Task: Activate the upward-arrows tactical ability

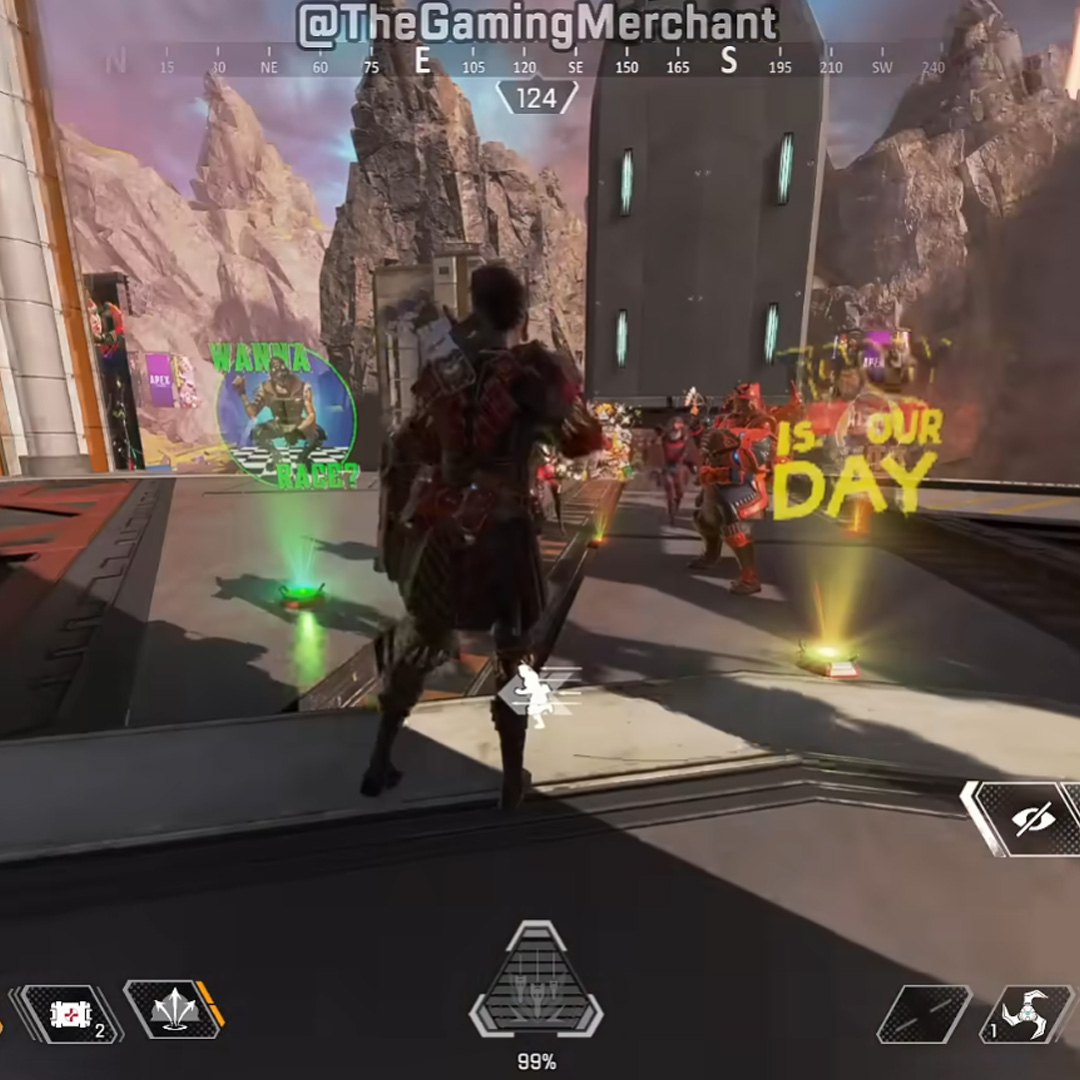Action: point(170,1008)
